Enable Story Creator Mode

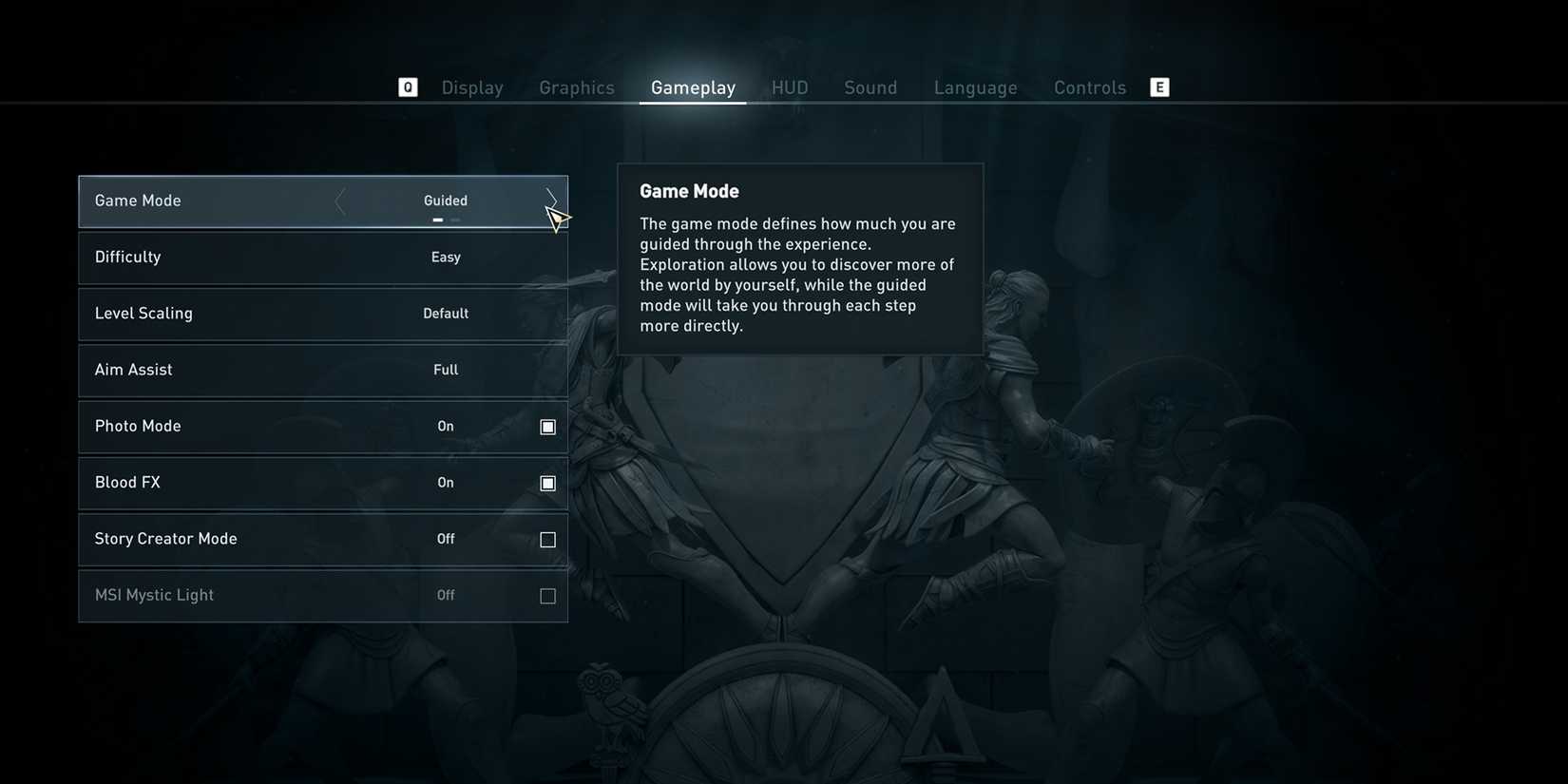point(547,539)
